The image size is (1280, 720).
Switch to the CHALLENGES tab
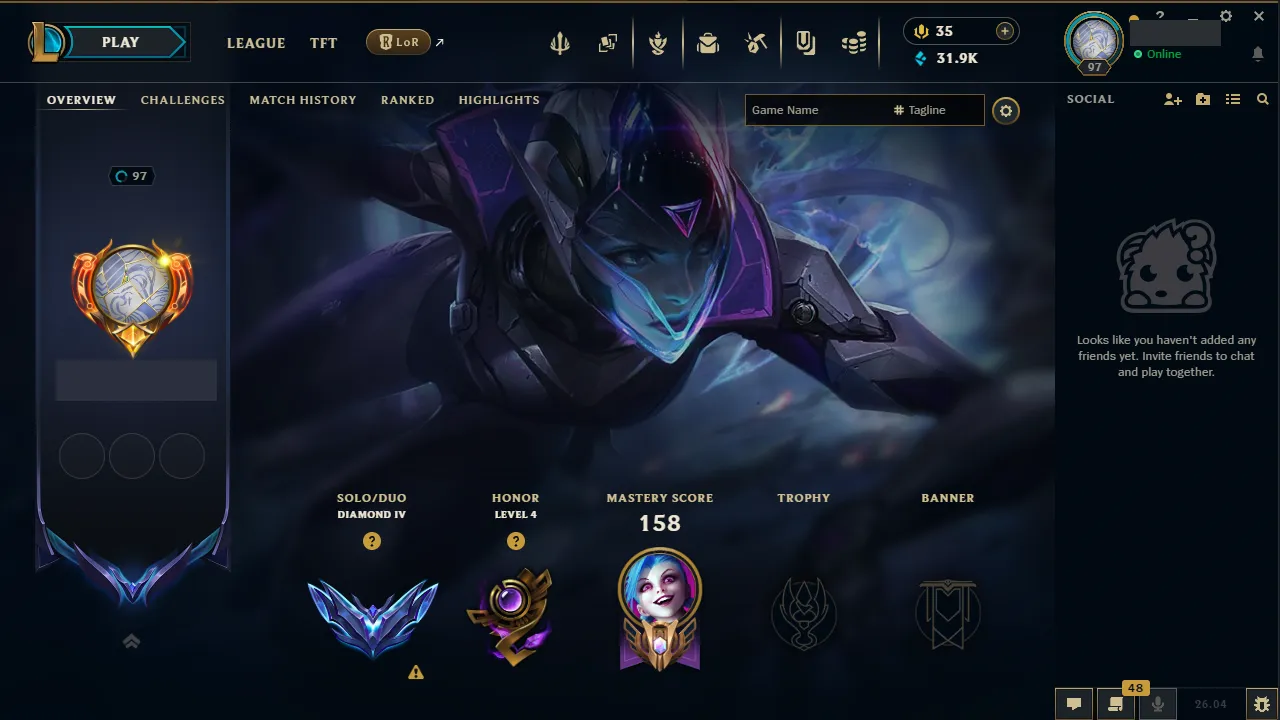tap(182, 100)
